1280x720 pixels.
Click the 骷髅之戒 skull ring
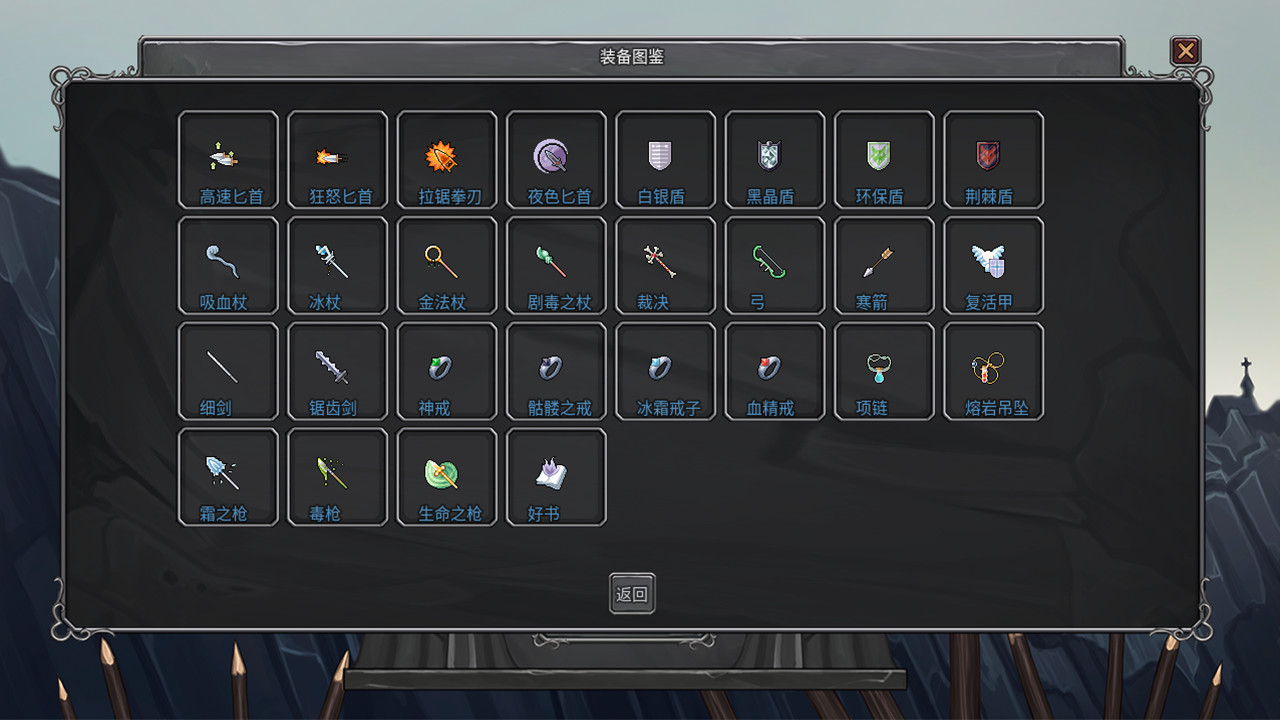pyautogui.click(x=556, y=371)
